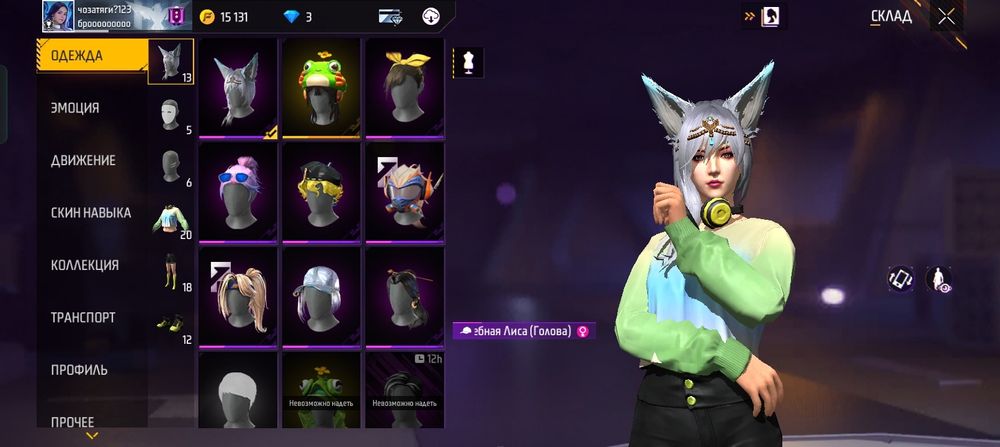Screen dimensions: 1000x447
Task: Show the face mask subcategory with 5 items
Action: [171, 113]
